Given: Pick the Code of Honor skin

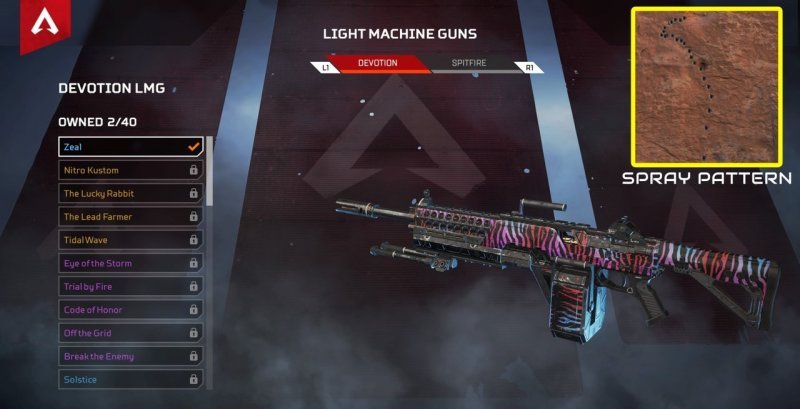Looking at the screenshot, I should click(130, 310).
